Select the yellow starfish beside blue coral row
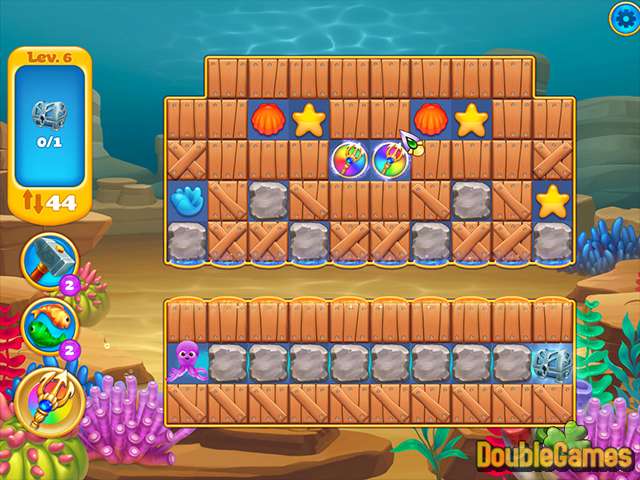The height and width of the screenshot is (480, 640). pos(552,201)
